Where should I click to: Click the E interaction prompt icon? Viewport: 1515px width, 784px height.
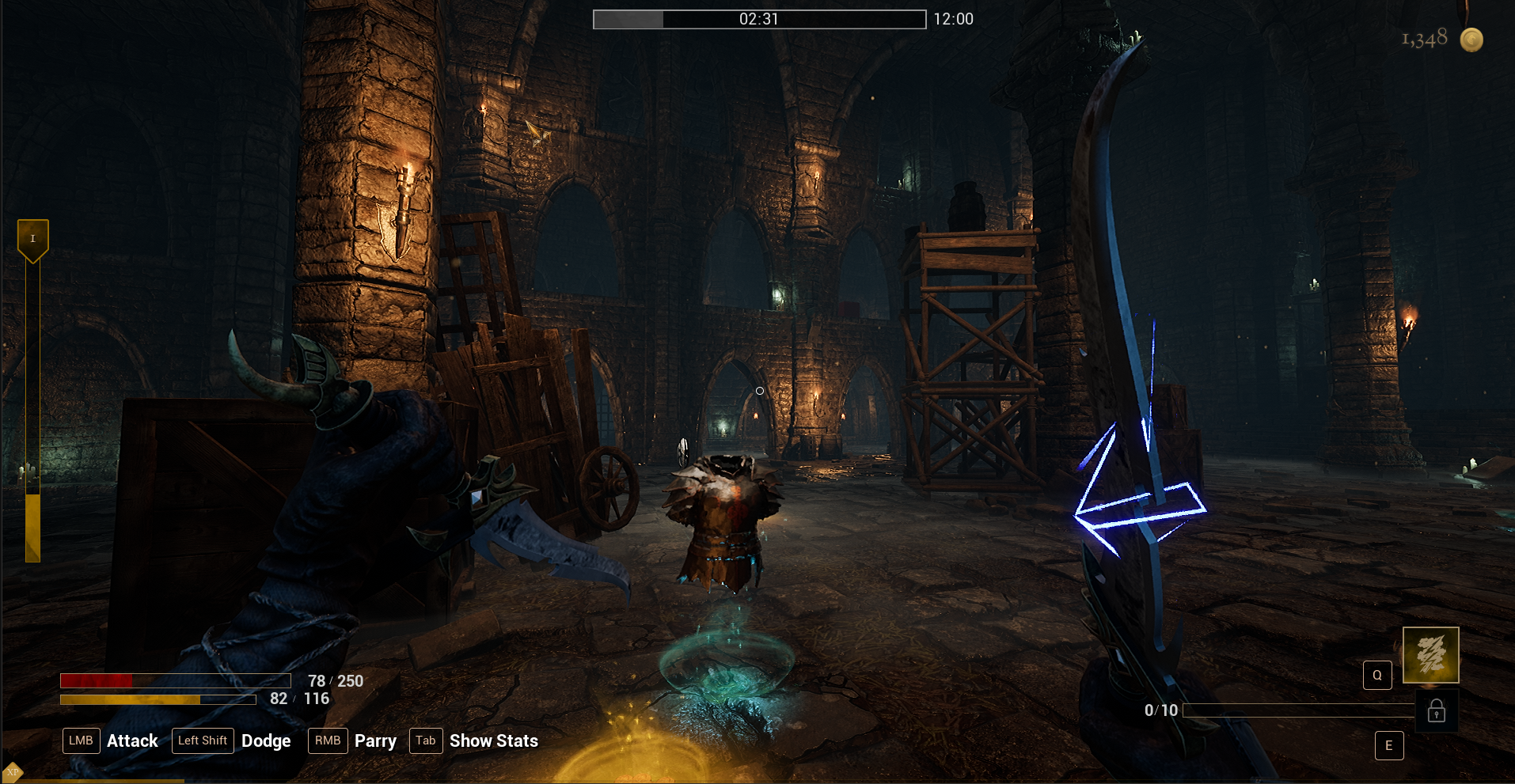[x=1388, y=744]
